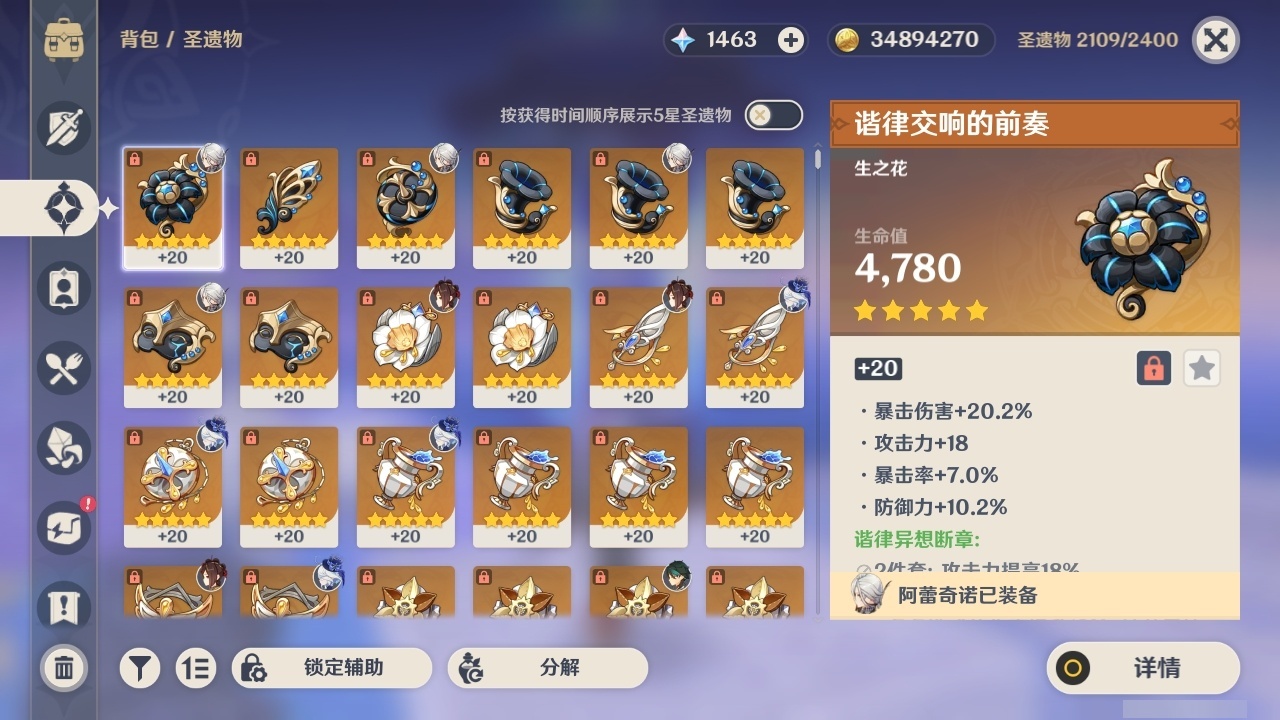
Task: Open the sort order settings
Action: coord(196,667)
